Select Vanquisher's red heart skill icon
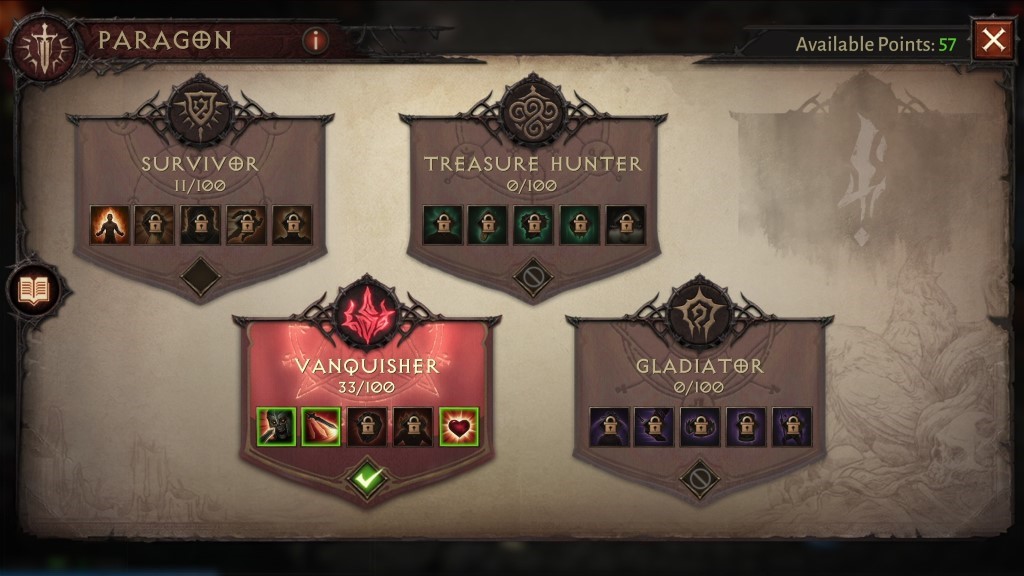Image resolution: width=1024 pixels, height=576 pixels. pos(458,427)
